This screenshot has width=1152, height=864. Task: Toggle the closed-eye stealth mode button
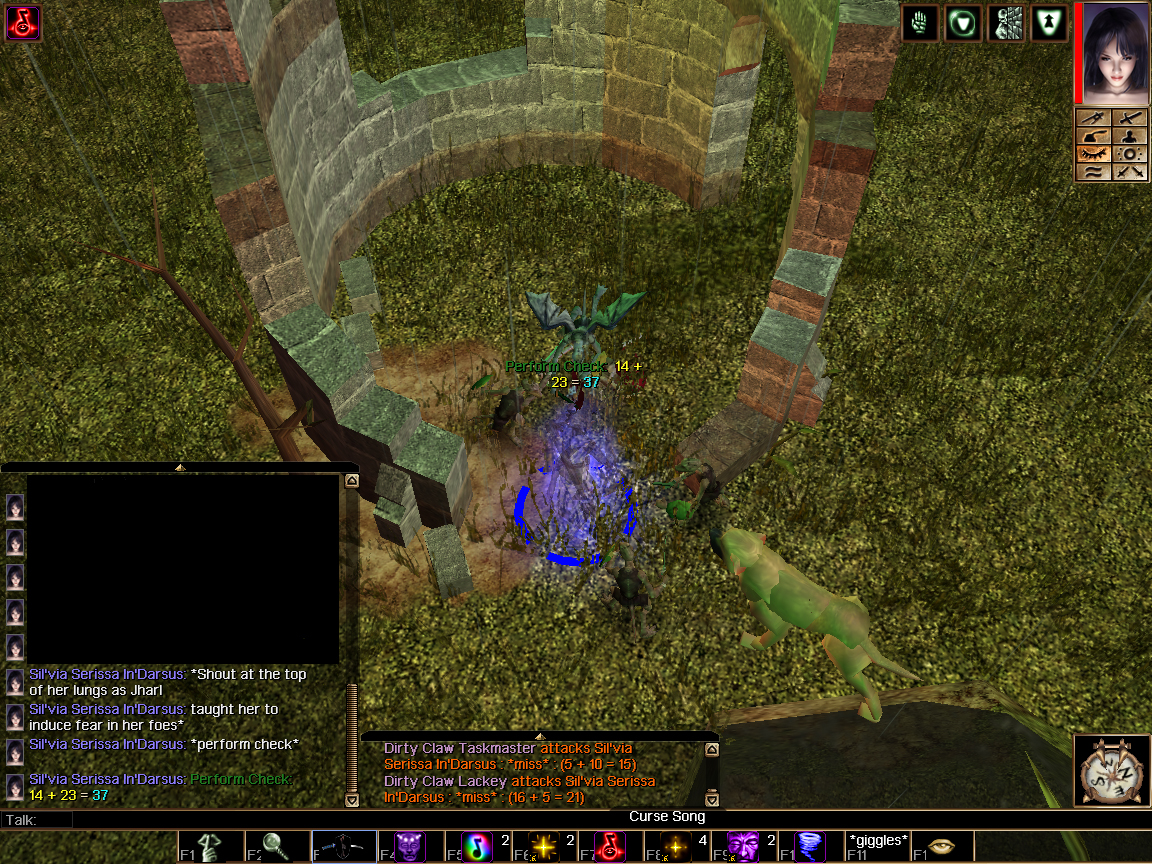click(1093, 154)
